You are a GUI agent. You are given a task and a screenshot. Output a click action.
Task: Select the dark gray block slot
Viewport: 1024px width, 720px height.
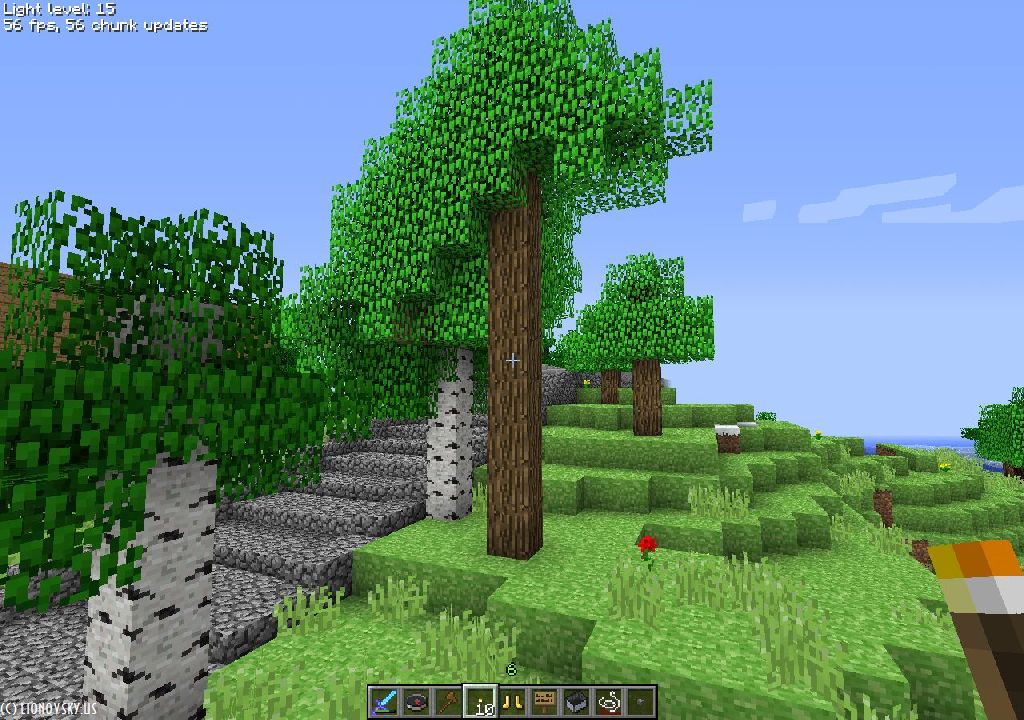coord(576,702)
